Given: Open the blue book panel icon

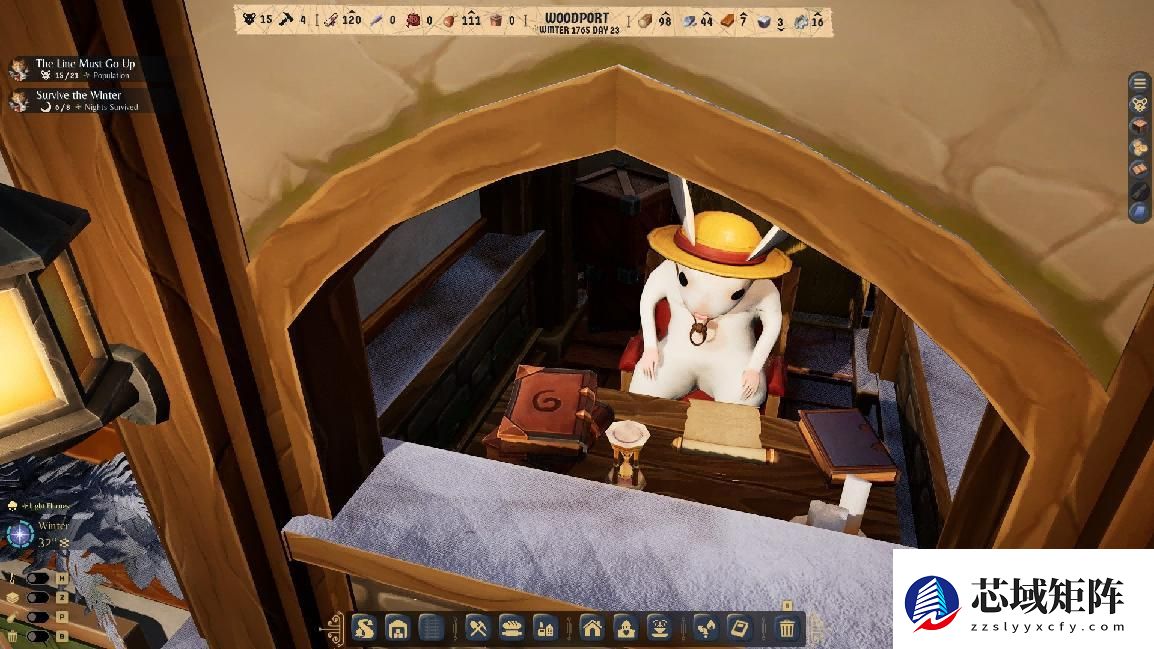Looking at the screenshot, I should click(x=1139, y=211).
